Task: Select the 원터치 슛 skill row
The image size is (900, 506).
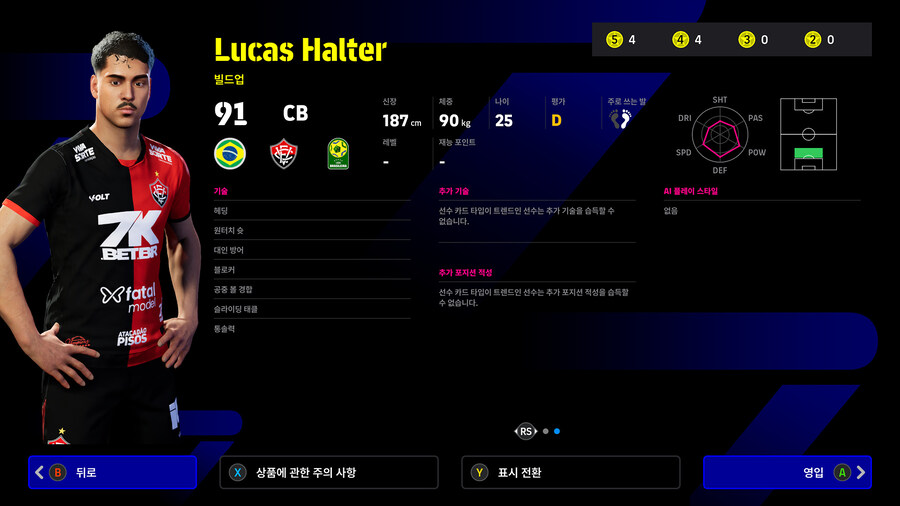Action: pyautogui.click(x=311, y=230)
